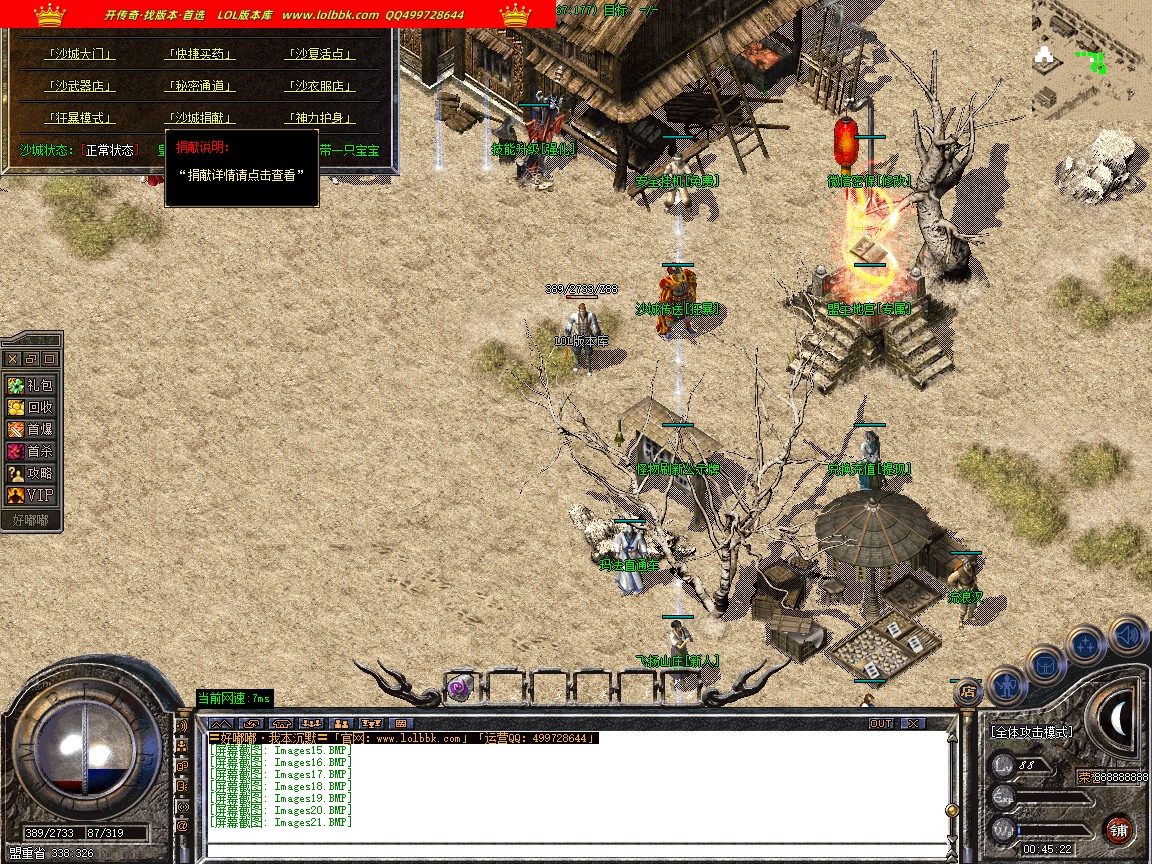1152x864 pixels.
Task: Toggle the speaker sound button
Action: click(x=1127, y=634)
